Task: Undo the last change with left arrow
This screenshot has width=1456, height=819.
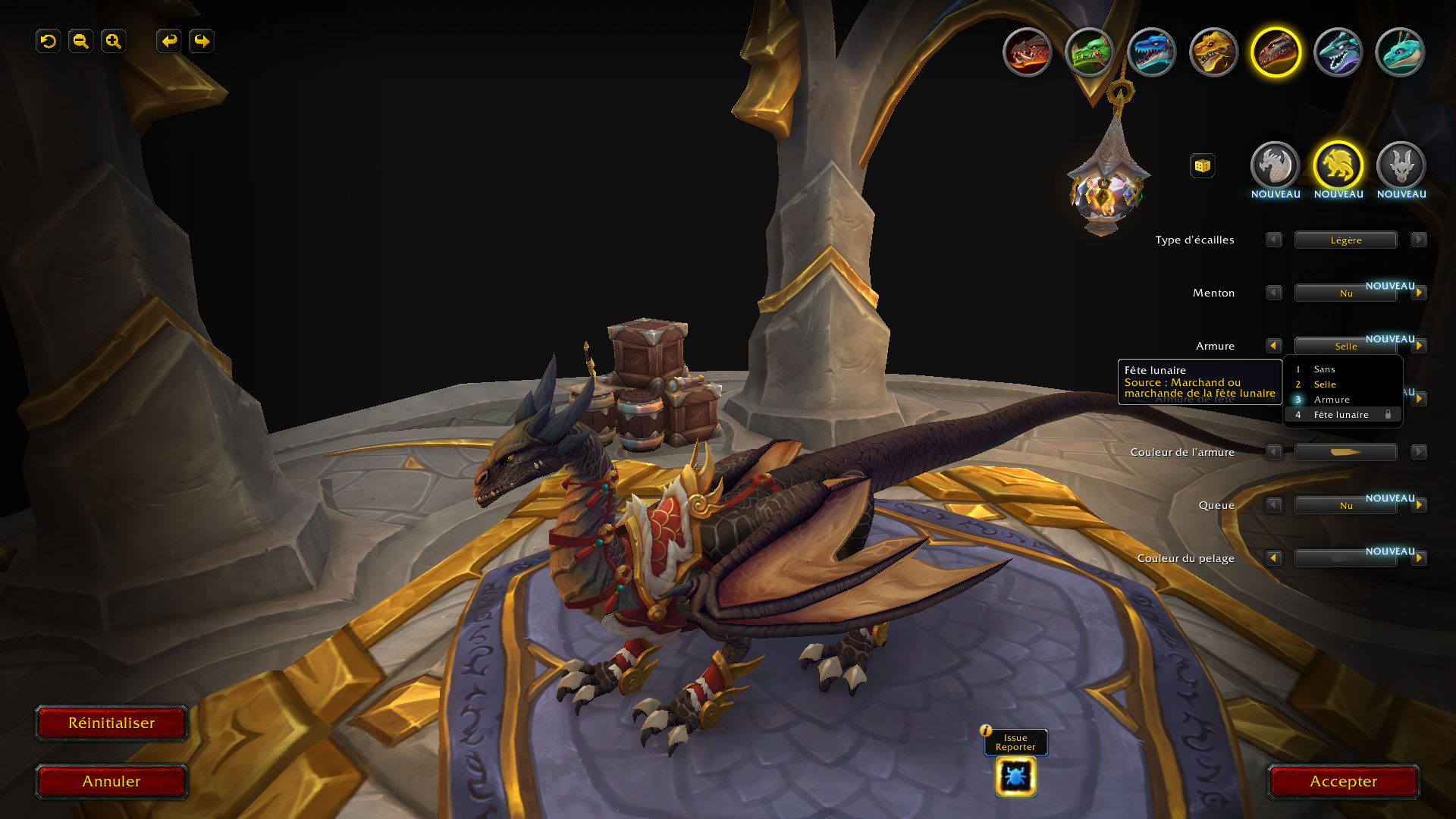Action: point(169,41)
